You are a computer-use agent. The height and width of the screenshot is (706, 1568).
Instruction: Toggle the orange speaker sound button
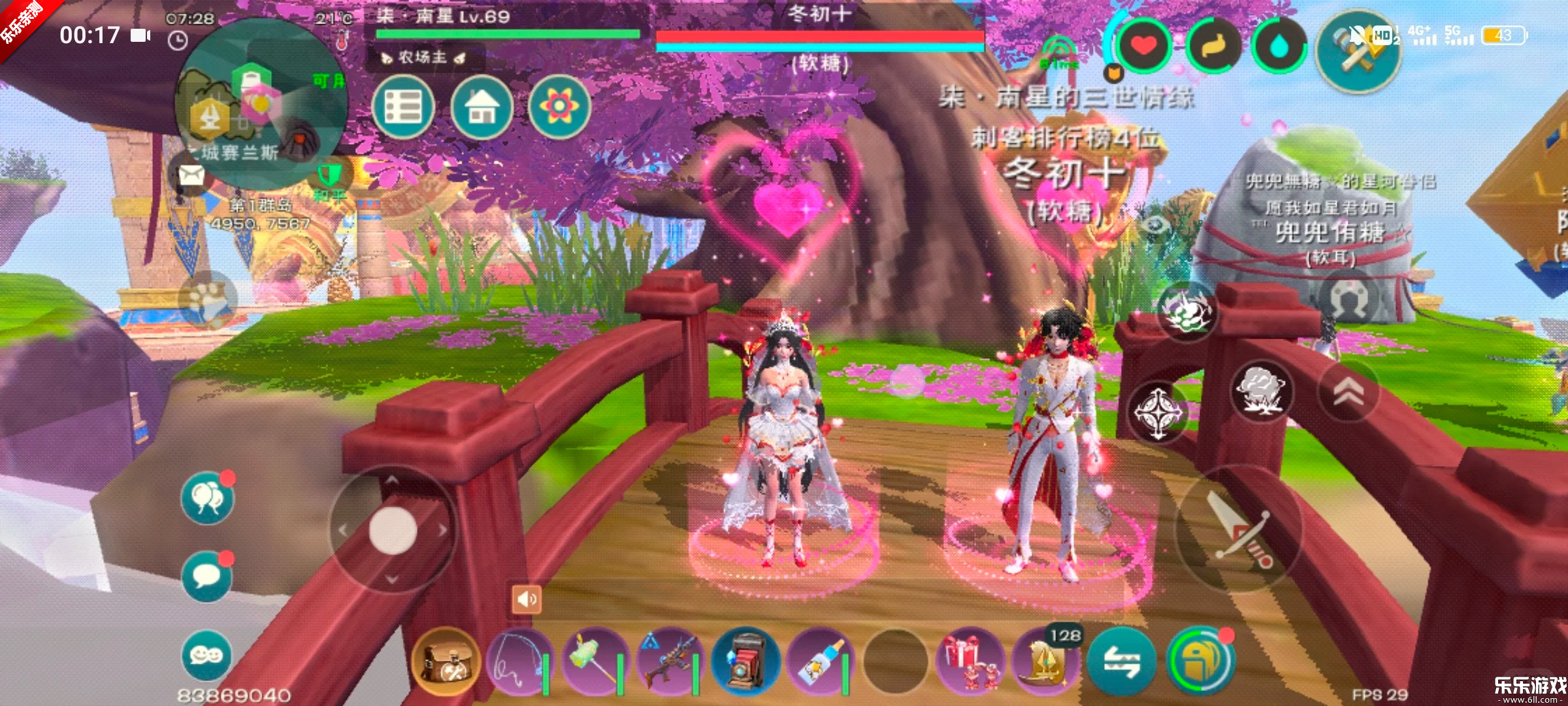(x=527, y=599)
